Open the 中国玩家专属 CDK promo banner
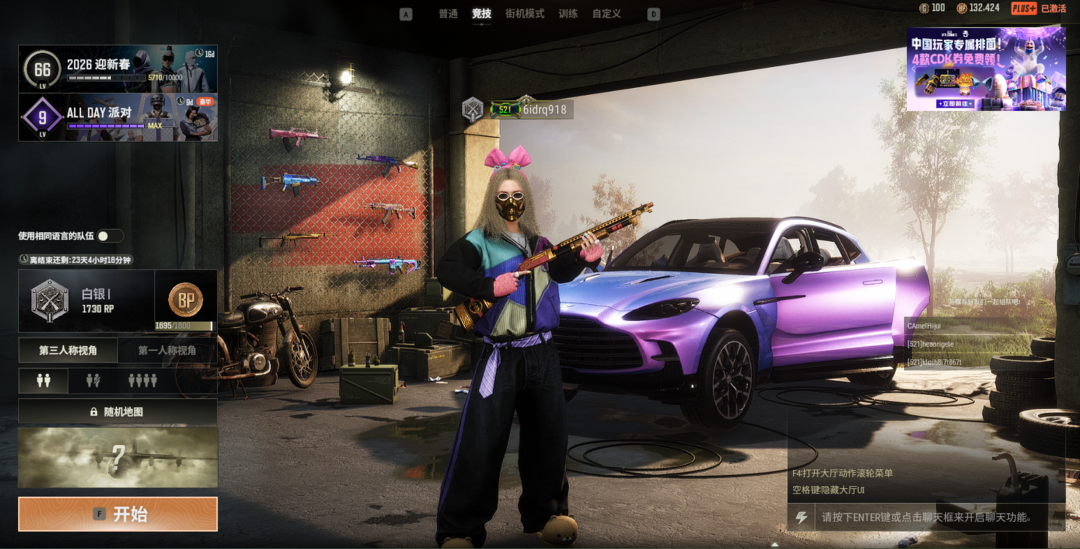Viewport: 1080px width, 549px height. pos(985,68)
